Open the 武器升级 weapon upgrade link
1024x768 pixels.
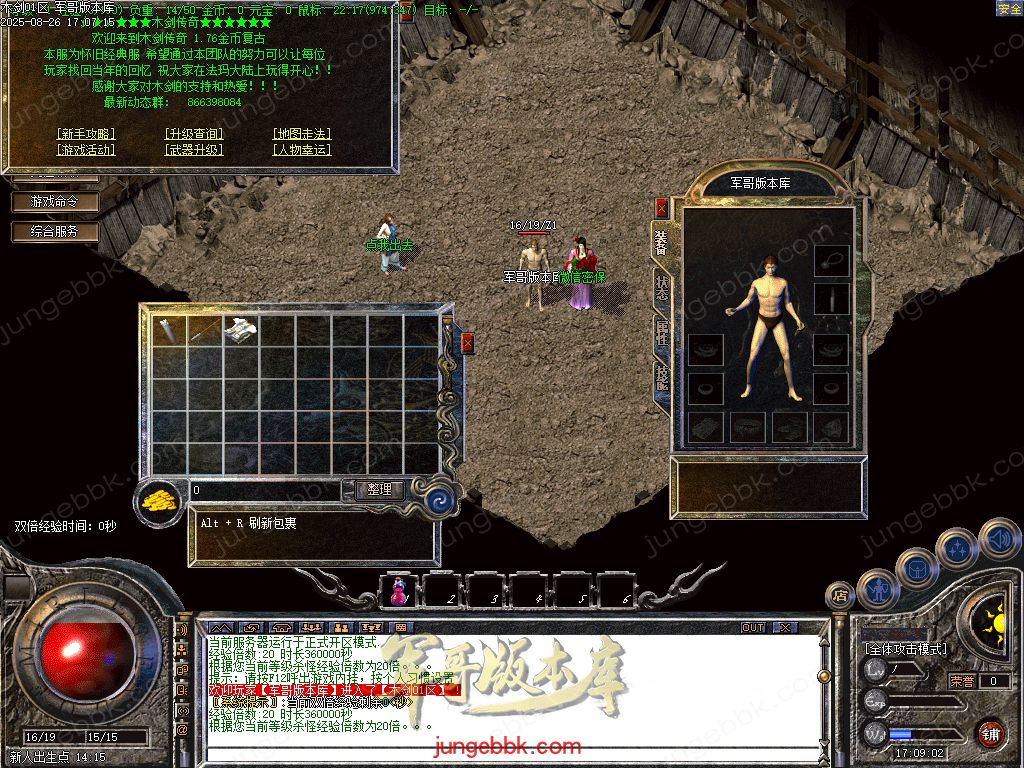pos(194,150)
